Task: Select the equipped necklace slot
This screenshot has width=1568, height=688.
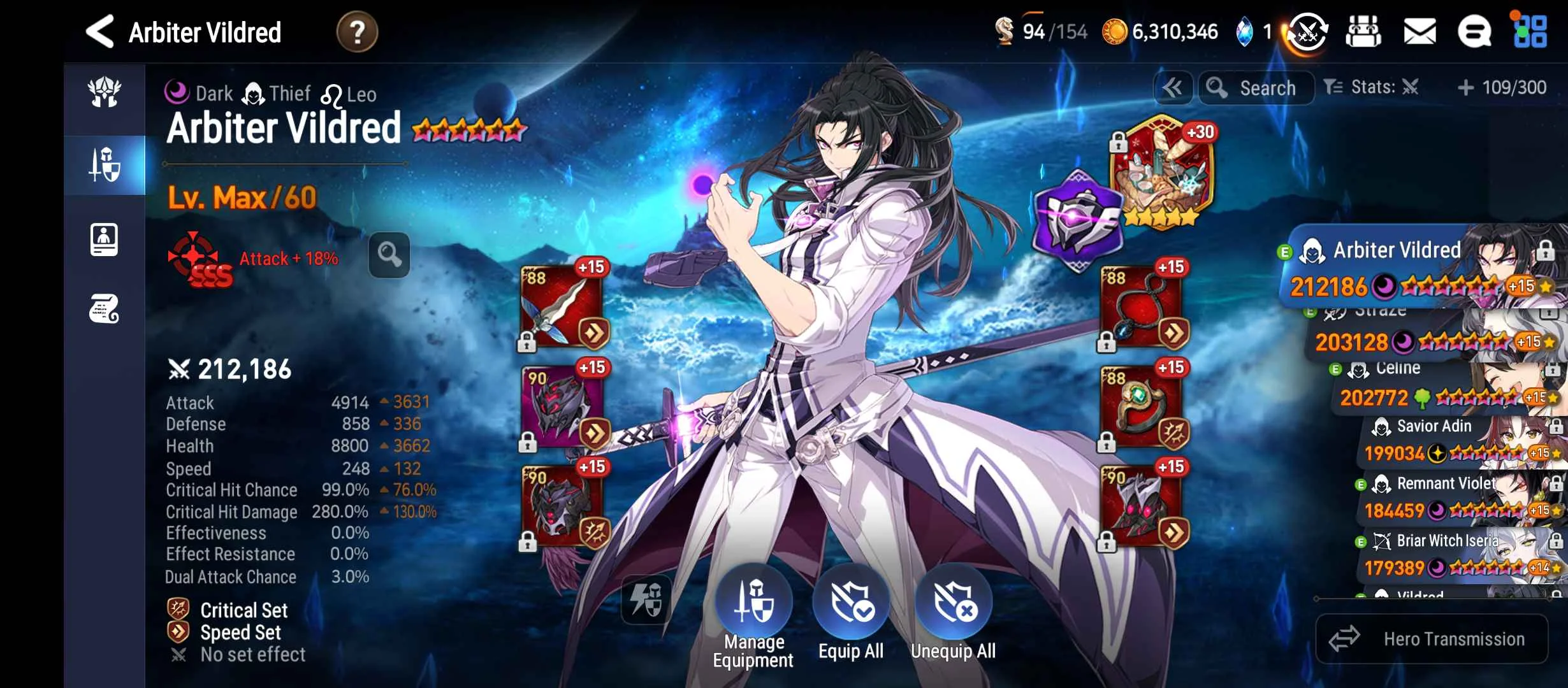Action: (1141, 306)
